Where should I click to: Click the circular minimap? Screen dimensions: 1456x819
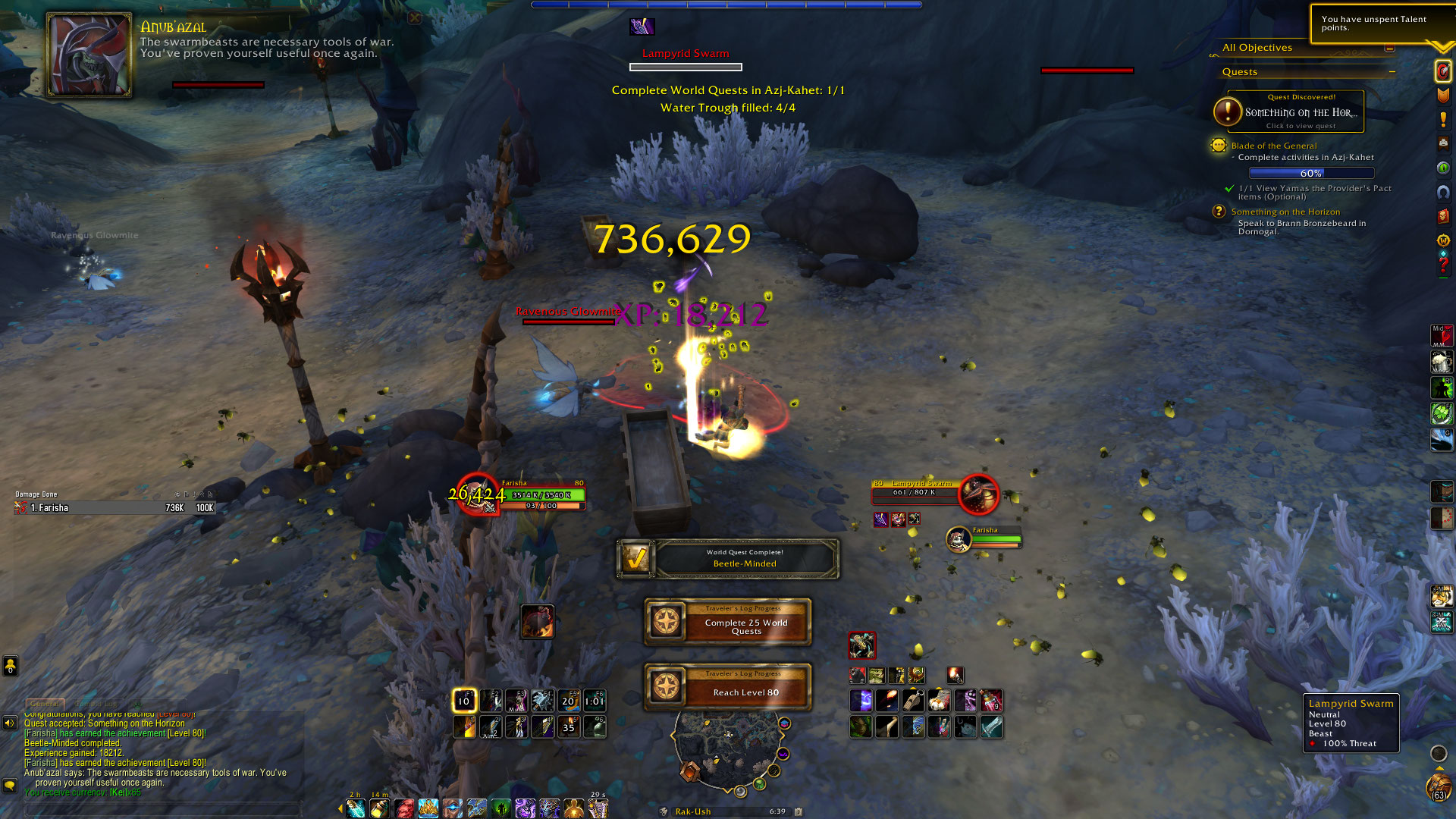727,747
